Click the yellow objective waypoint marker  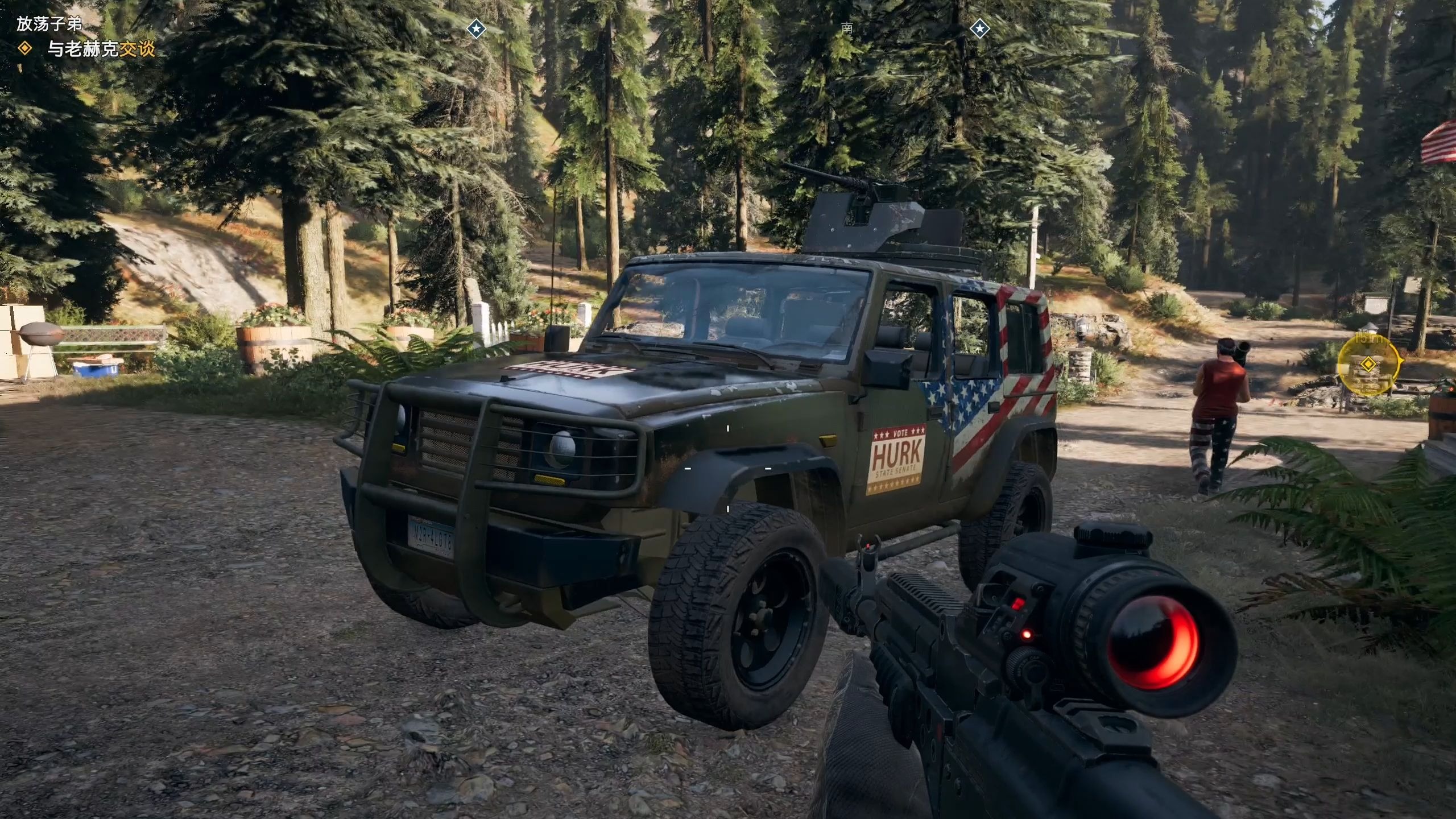click(x=1368, y=364)
